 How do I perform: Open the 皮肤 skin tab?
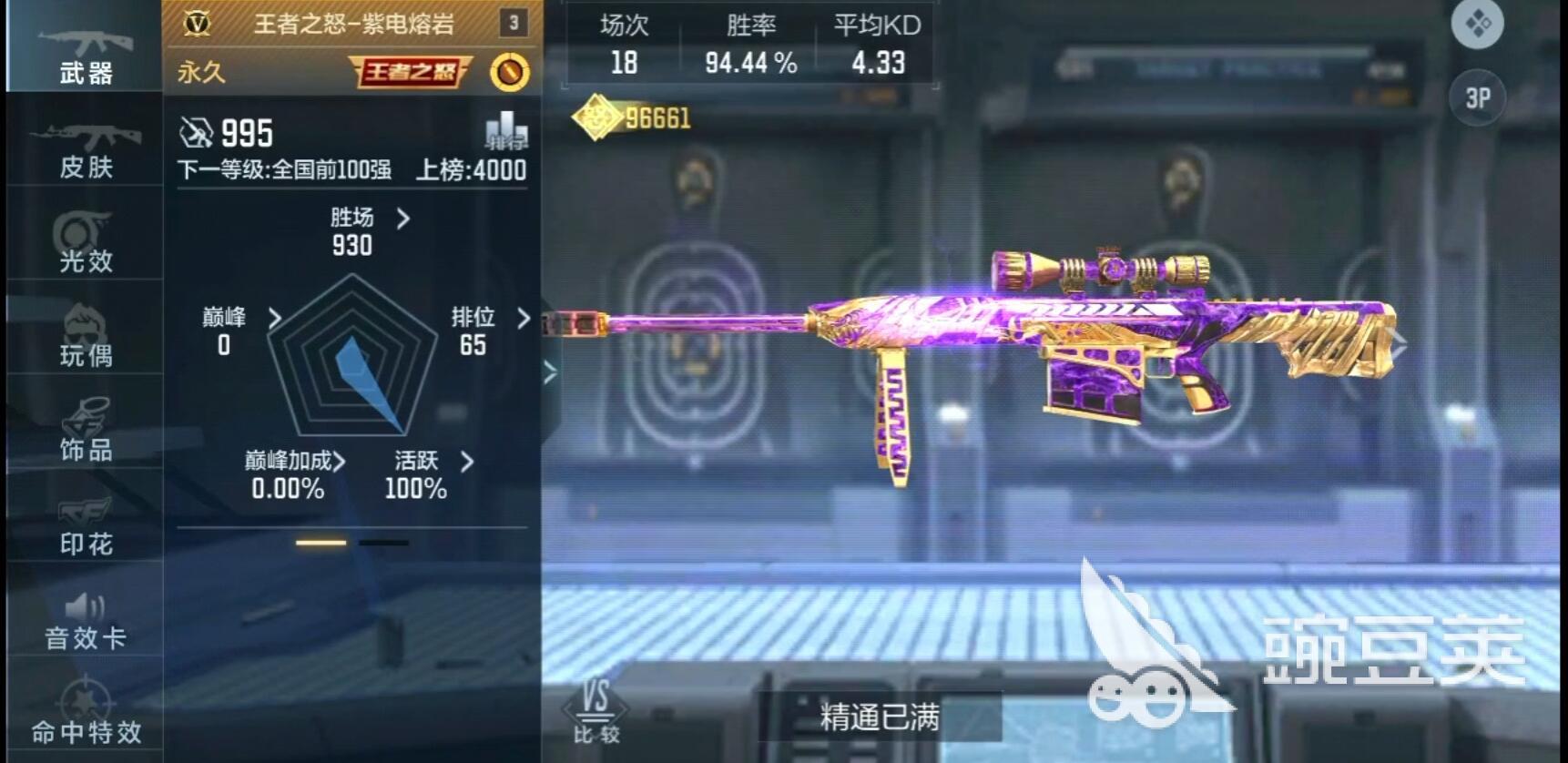pos(85,148)
